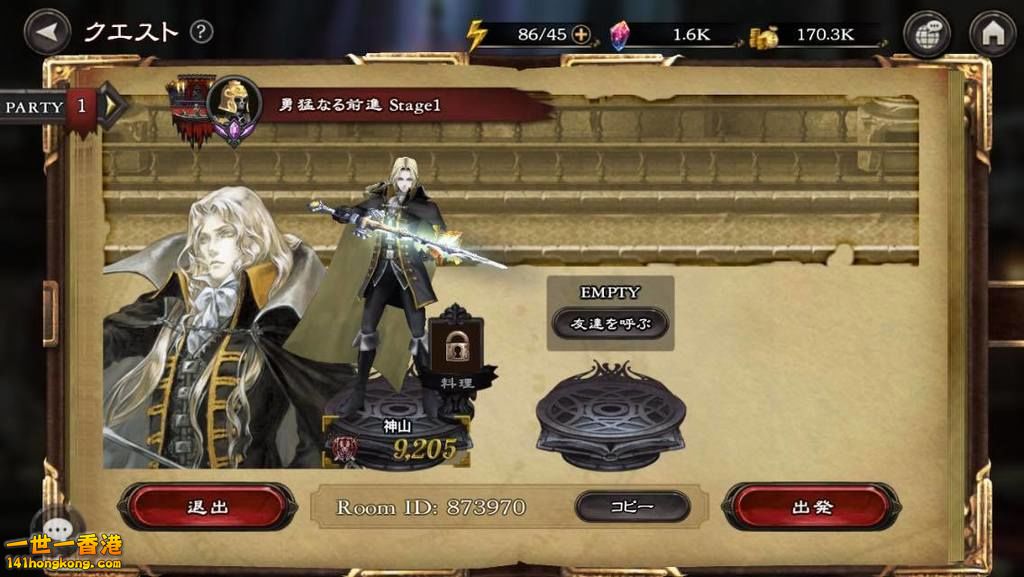Add stamina with the plus button

tap(581, 34)
